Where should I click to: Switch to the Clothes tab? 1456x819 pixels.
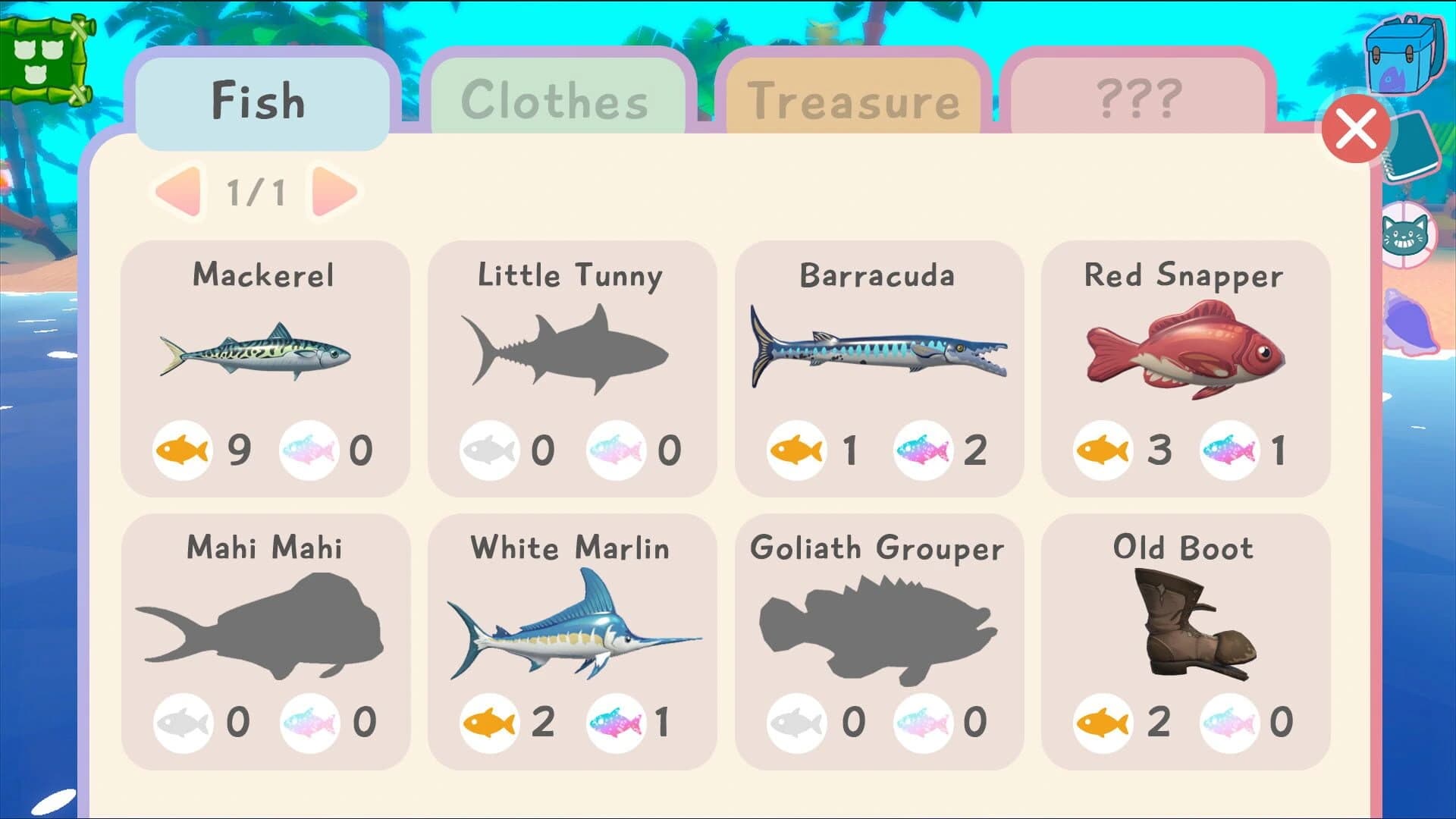click(x=557, y=99)
